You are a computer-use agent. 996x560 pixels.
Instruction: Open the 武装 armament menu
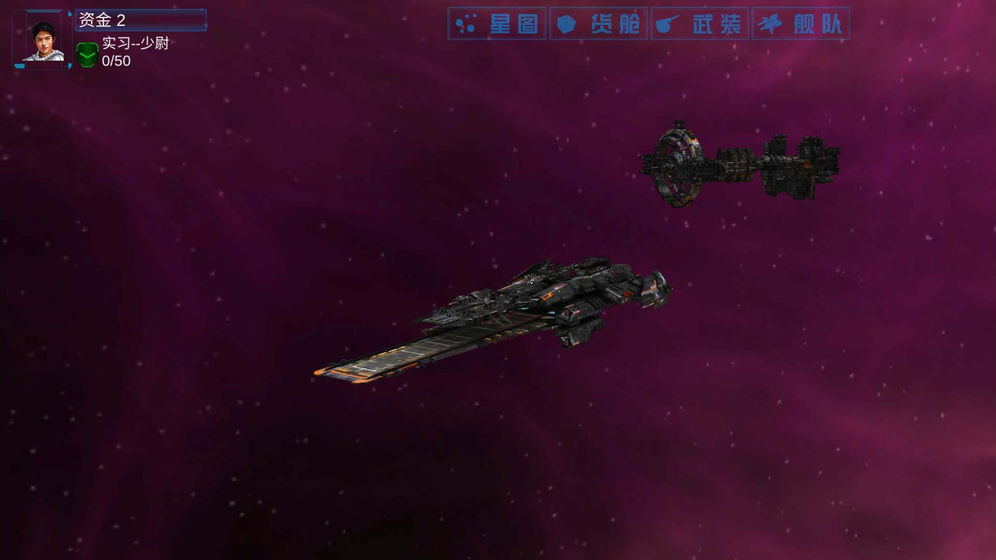(x=700, y=24)
